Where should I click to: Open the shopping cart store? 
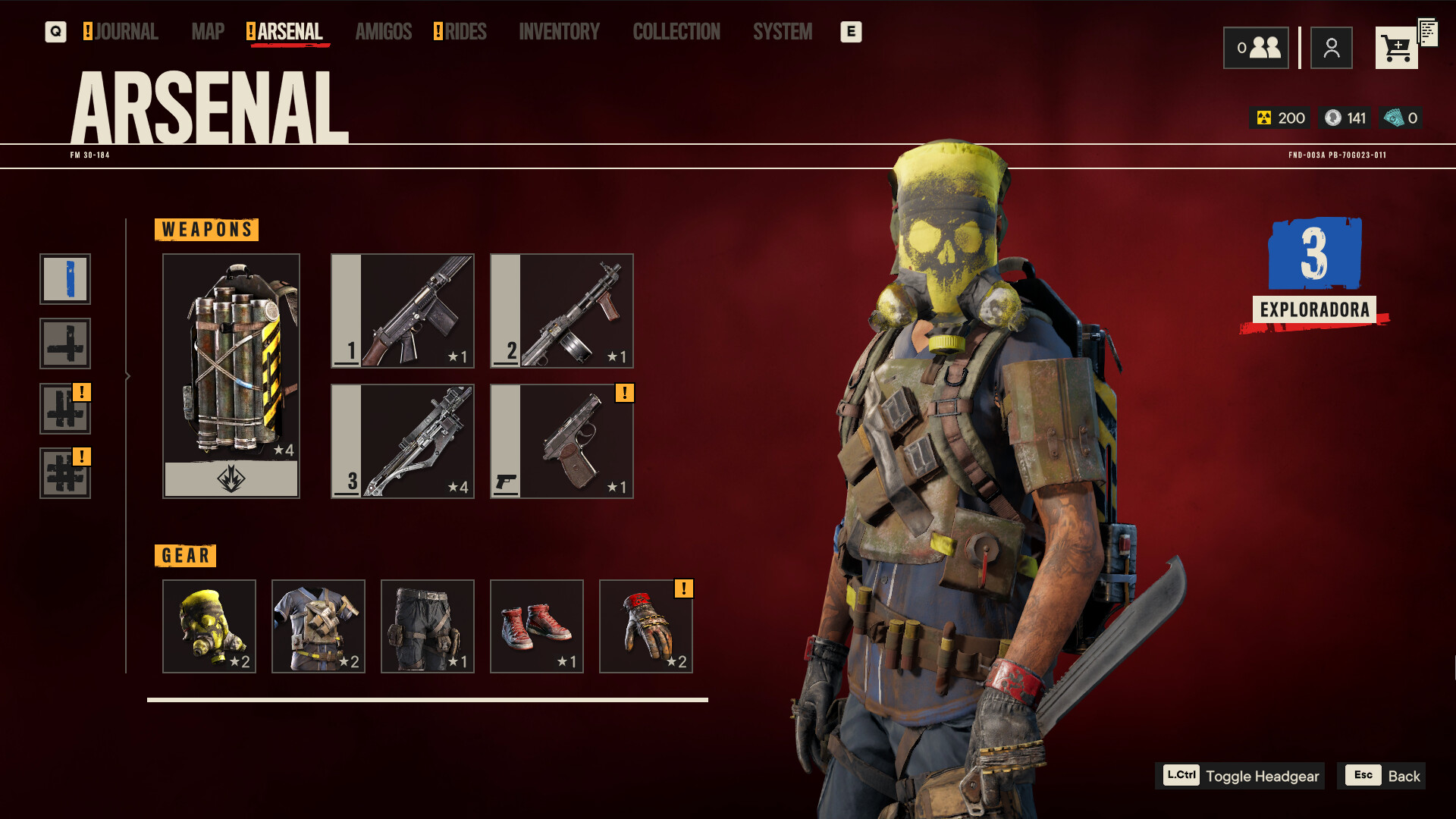click(1396, 49)
